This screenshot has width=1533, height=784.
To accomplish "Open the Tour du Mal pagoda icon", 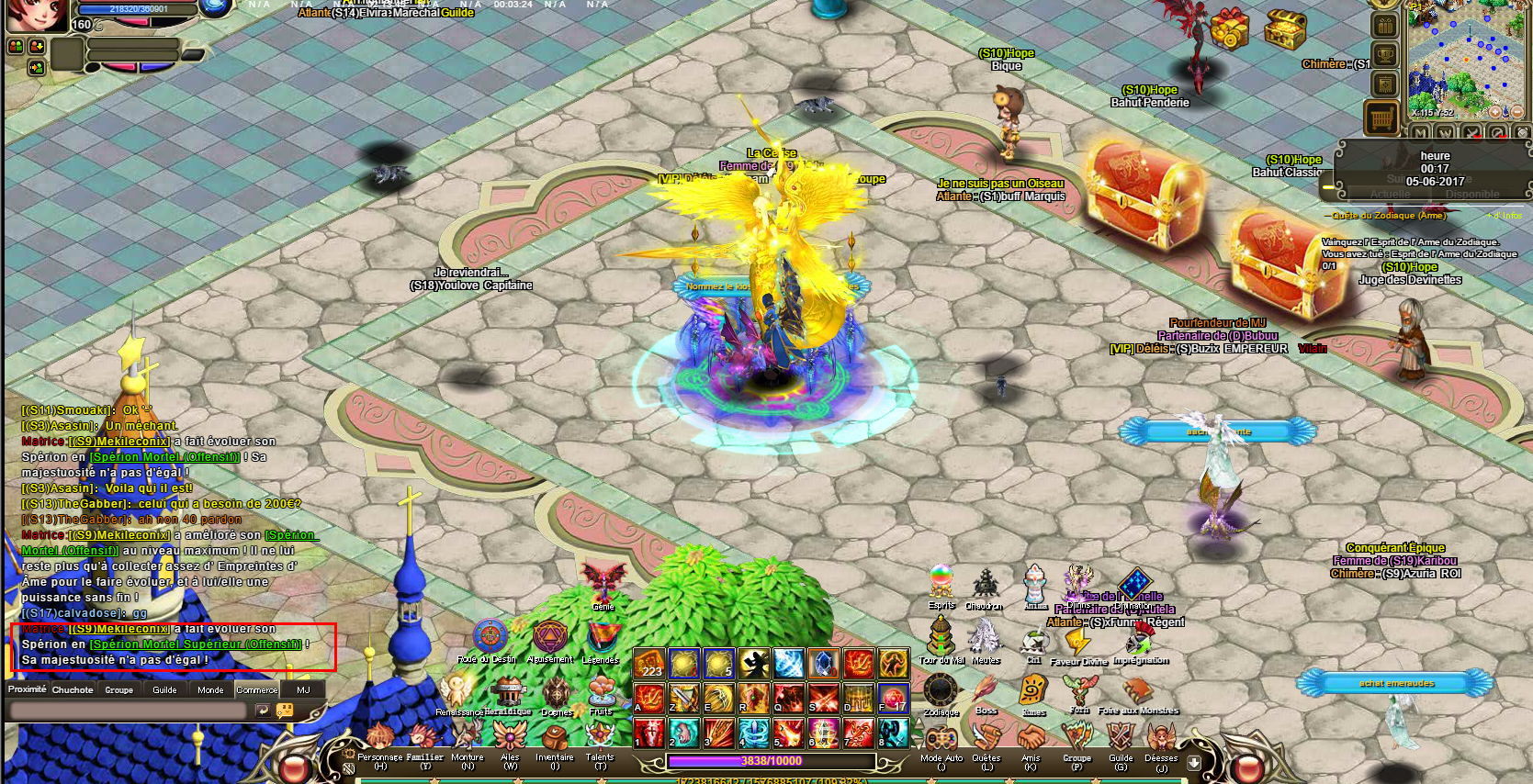I will coord(941,635).
